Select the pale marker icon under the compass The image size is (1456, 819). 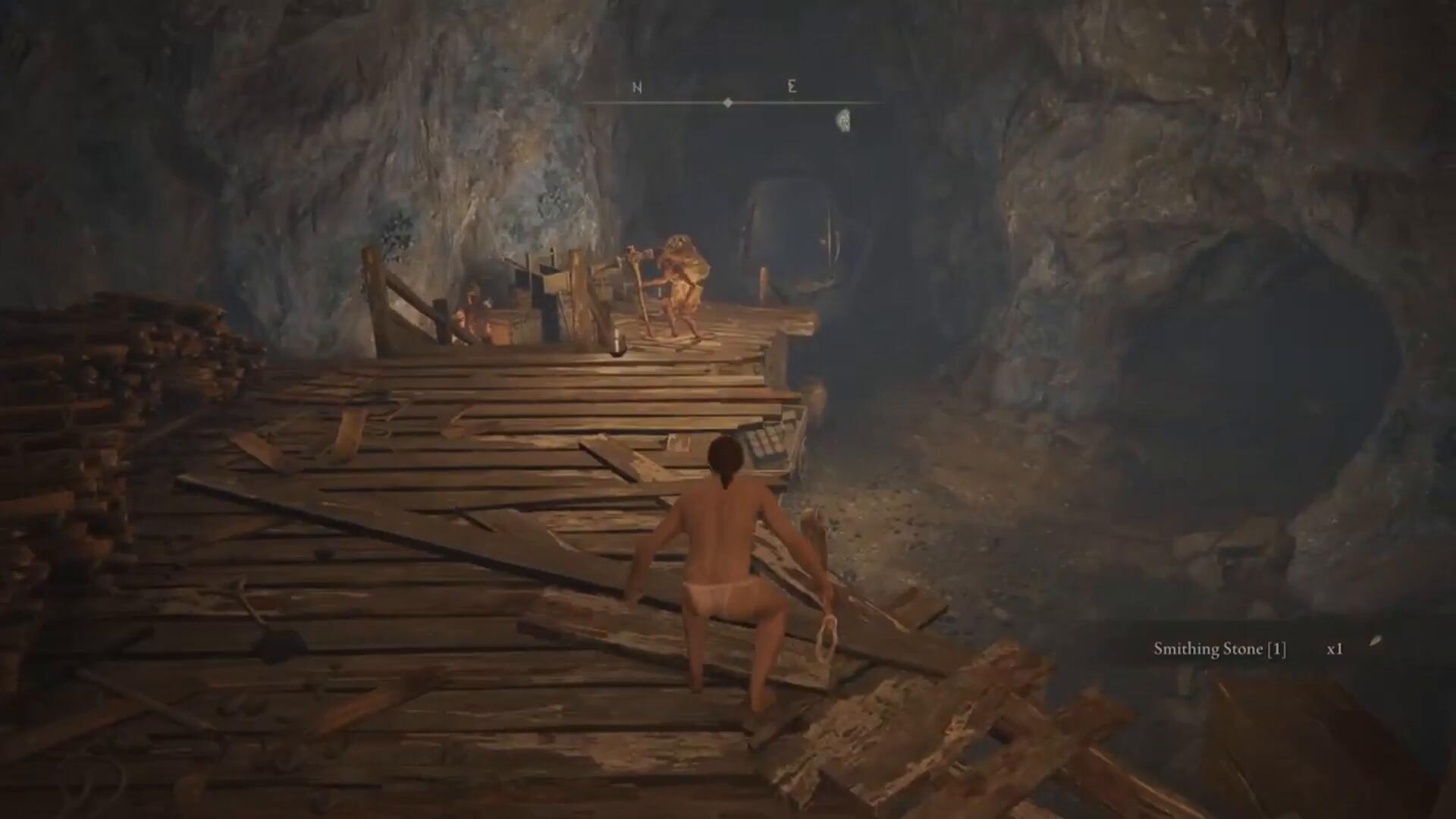pos(843,120)
